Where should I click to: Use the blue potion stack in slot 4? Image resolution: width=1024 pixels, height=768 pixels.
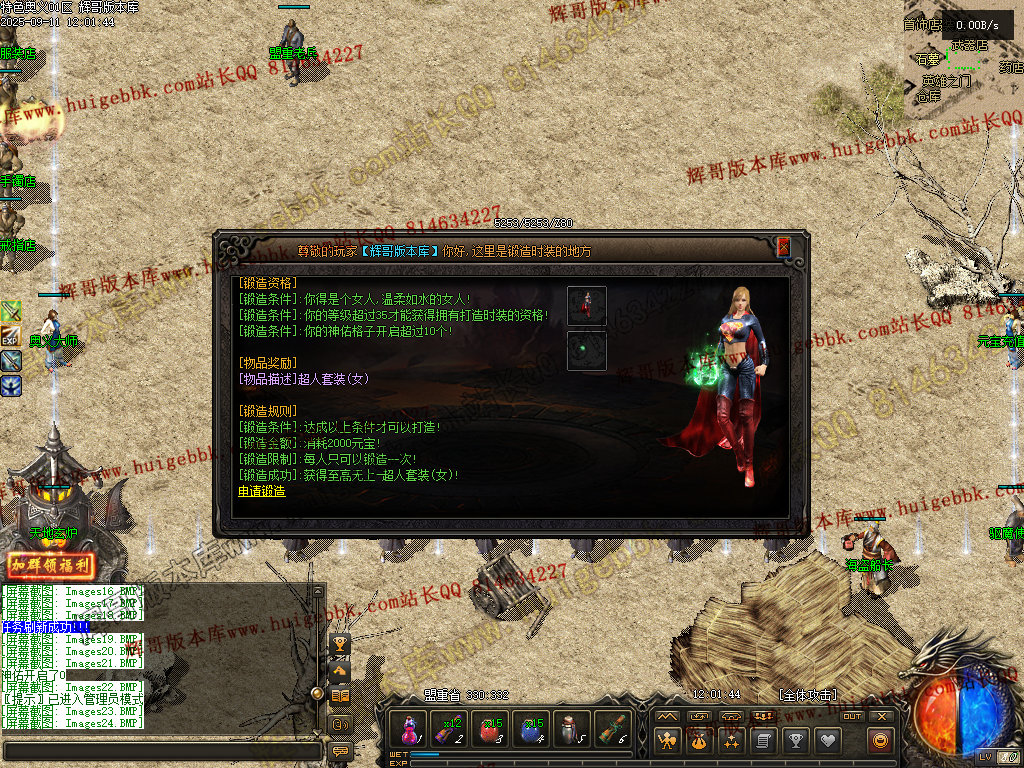point(532,729)
